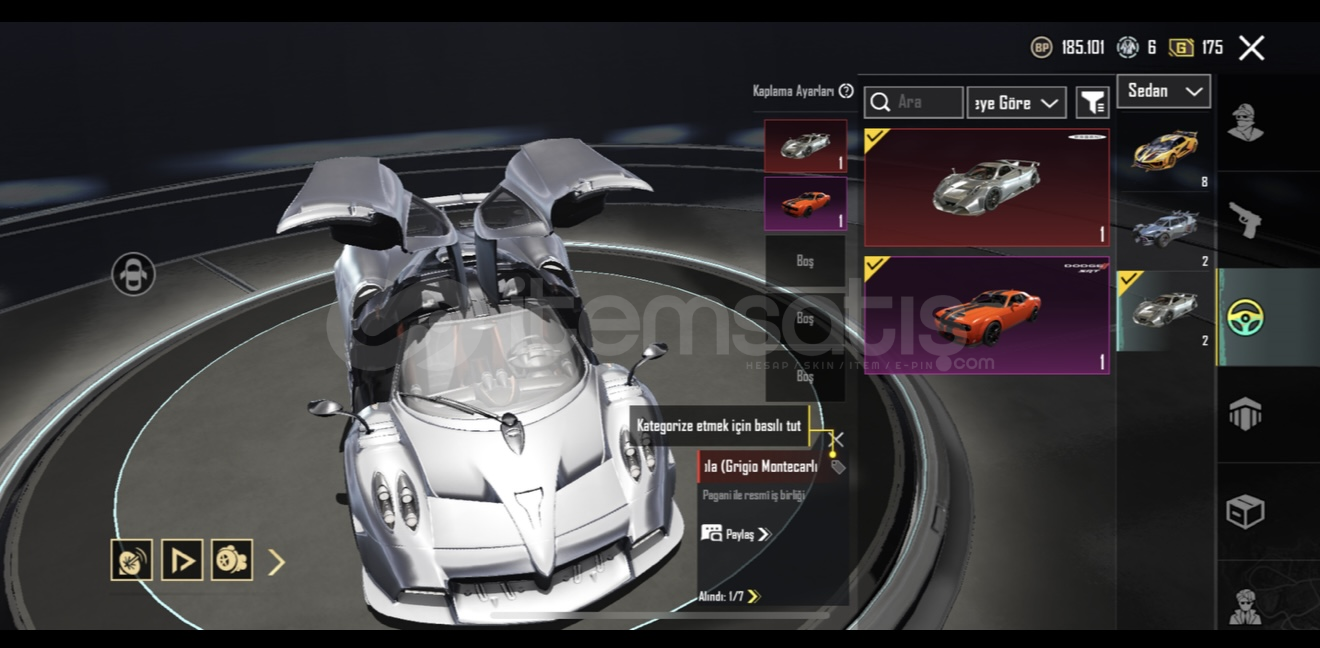
Task: Select the large silver Pagani skin card
Action: pyautogui.click(x=986, y=187)
